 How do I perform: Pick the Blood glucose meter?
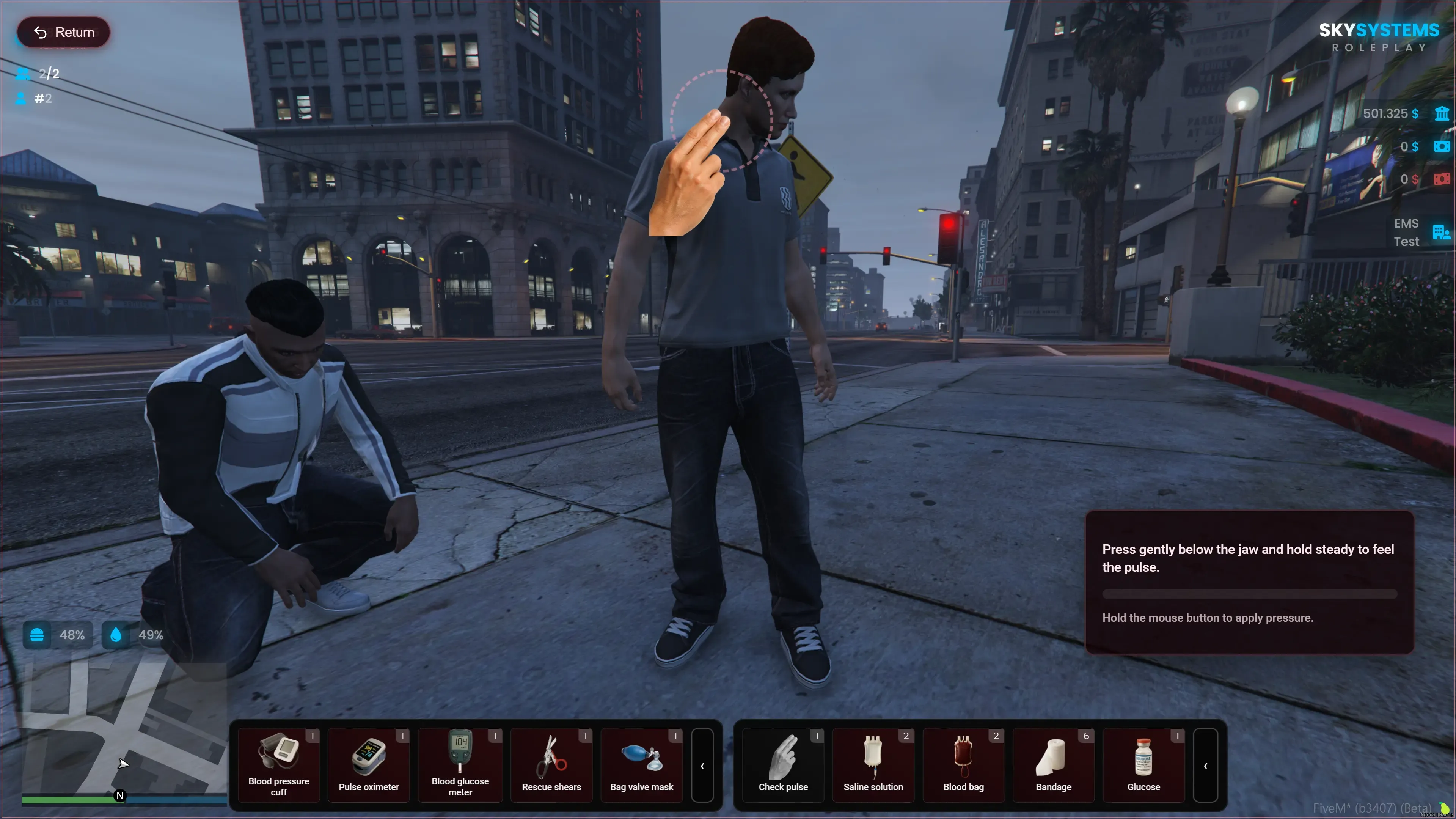(x=460, y=765)
